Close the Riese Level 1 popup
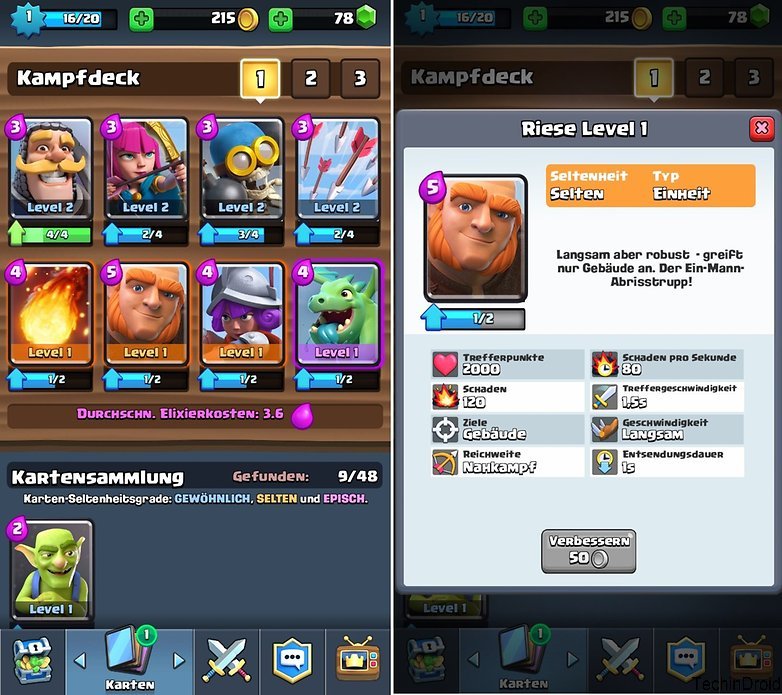The width and height of the screenshot is (782, 695). click(761, 128)
